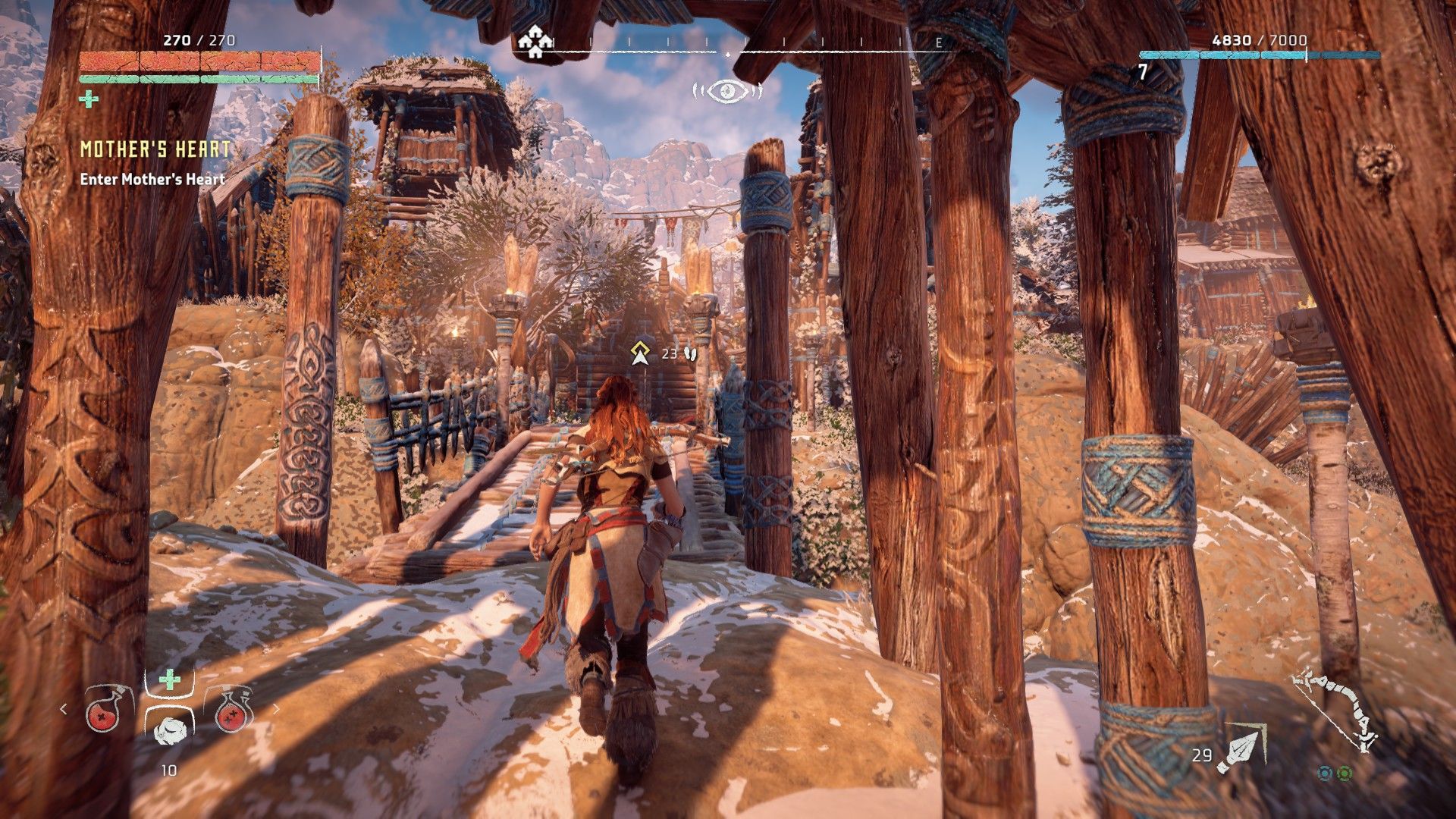The image size is (1456, 819).
Task: Click the green weapon modification coil
Action: pos(1344,773)
